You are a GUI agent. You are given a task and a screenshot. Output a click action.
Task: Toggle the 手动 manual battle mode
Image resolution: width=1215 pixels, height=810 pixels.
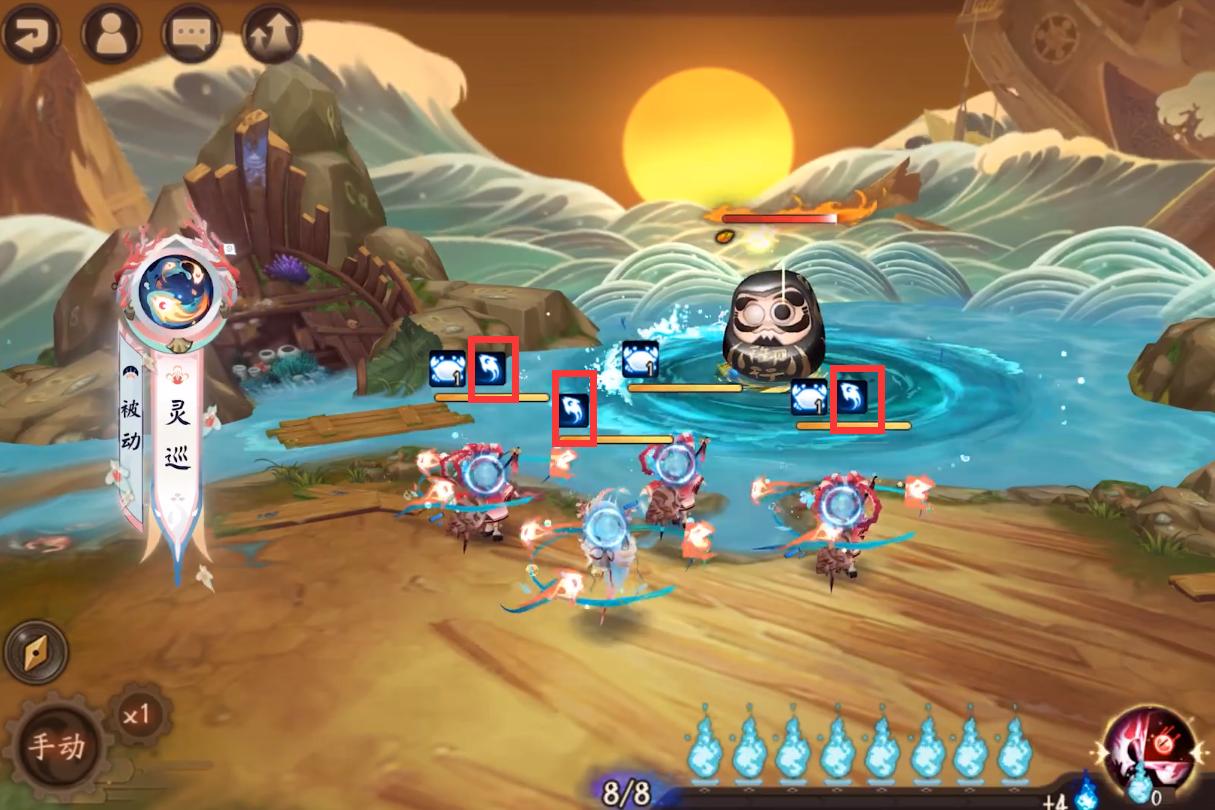coord(55,745)
